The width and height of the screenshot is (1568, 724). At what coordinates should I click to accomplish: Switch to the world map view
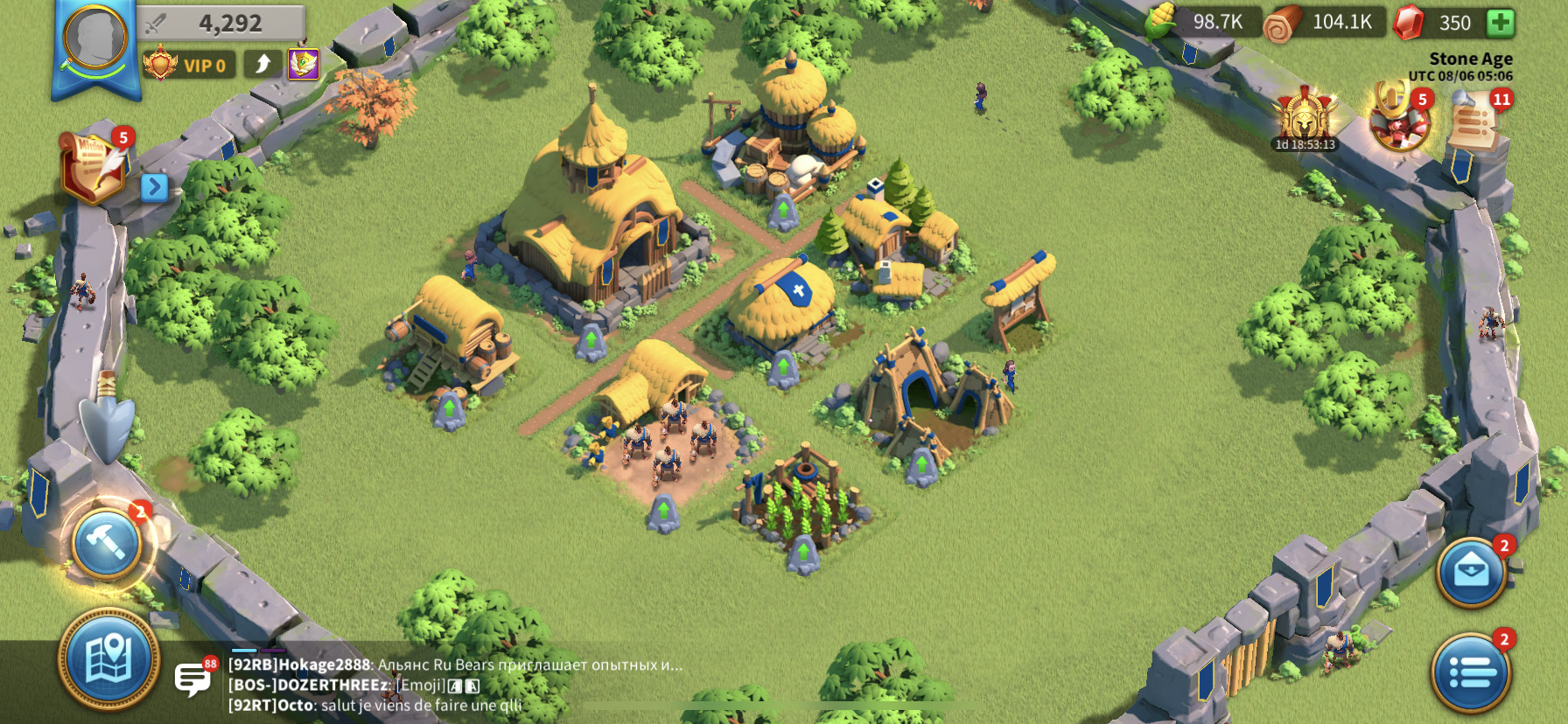coord(108,659)
